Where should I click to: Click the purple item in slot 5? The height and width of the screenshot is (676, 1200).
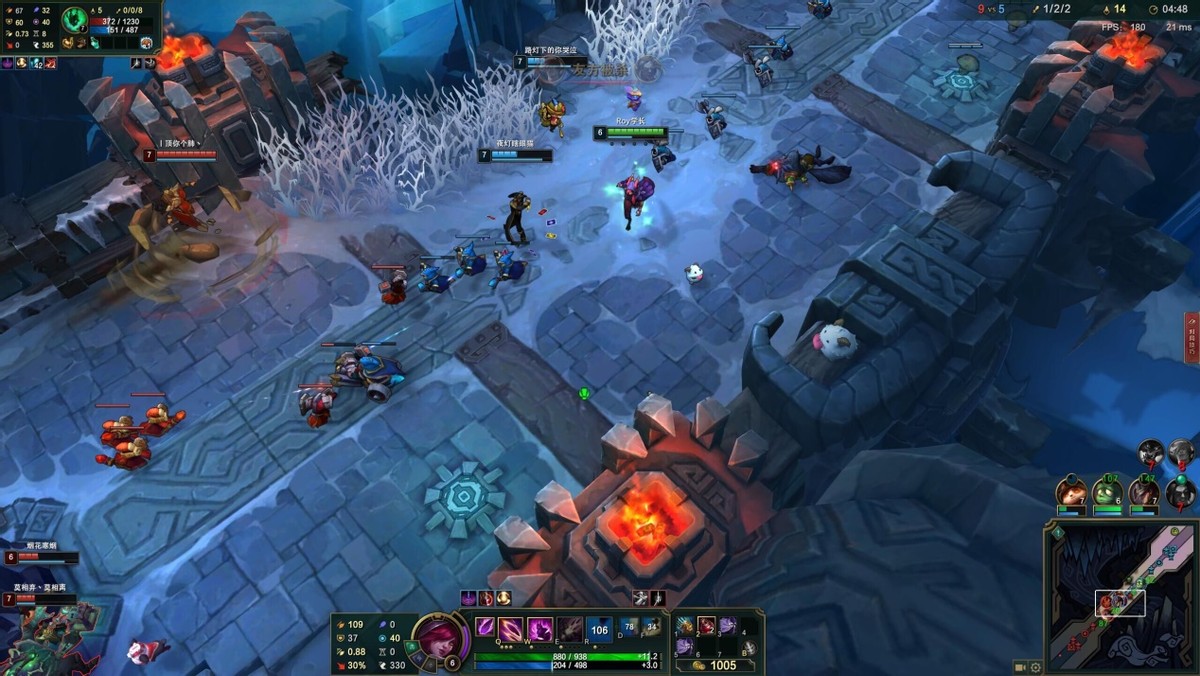point(685,647)
